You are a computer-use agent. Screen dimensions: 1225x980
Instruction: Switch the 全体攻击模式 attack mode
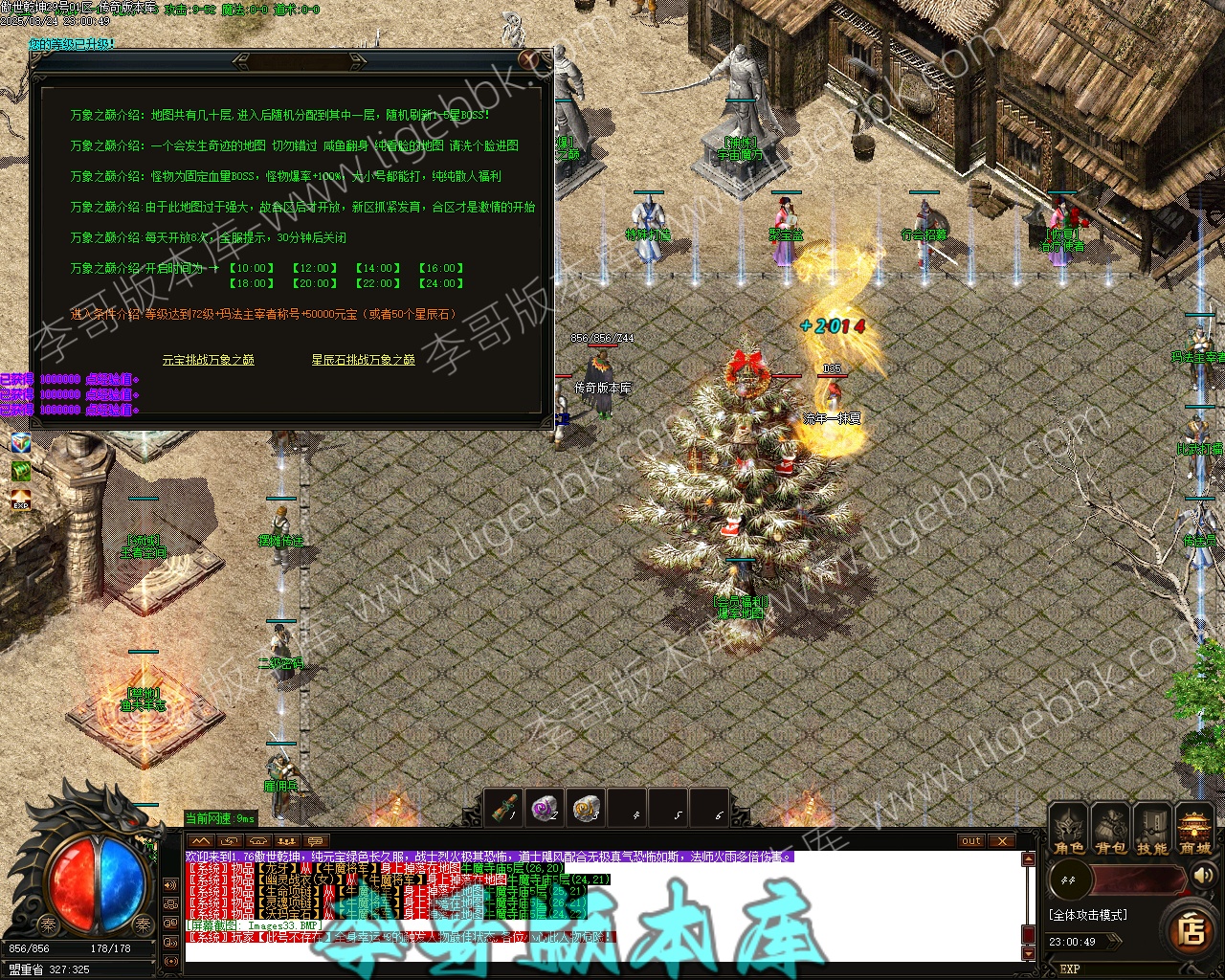[x=1087, y=915]
